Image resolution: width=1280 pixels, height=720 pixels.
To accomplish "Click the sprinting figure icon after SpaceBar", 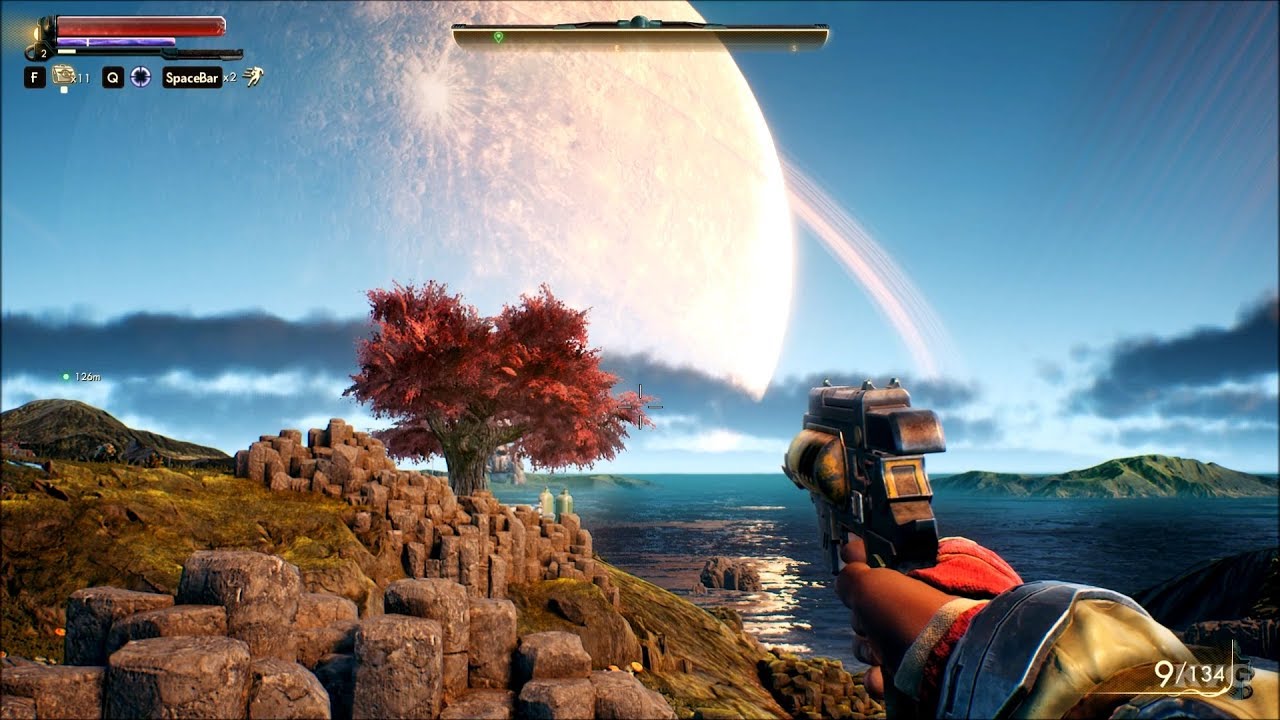I will point(254,76).
